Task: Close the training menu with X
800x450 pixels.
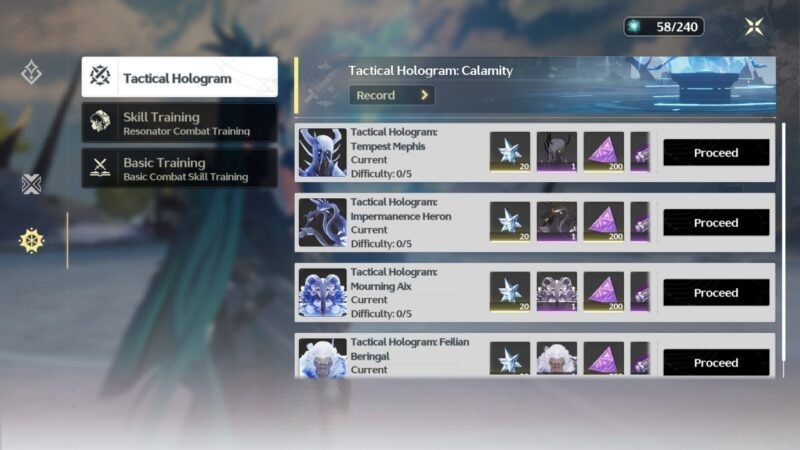Action: 754,27
